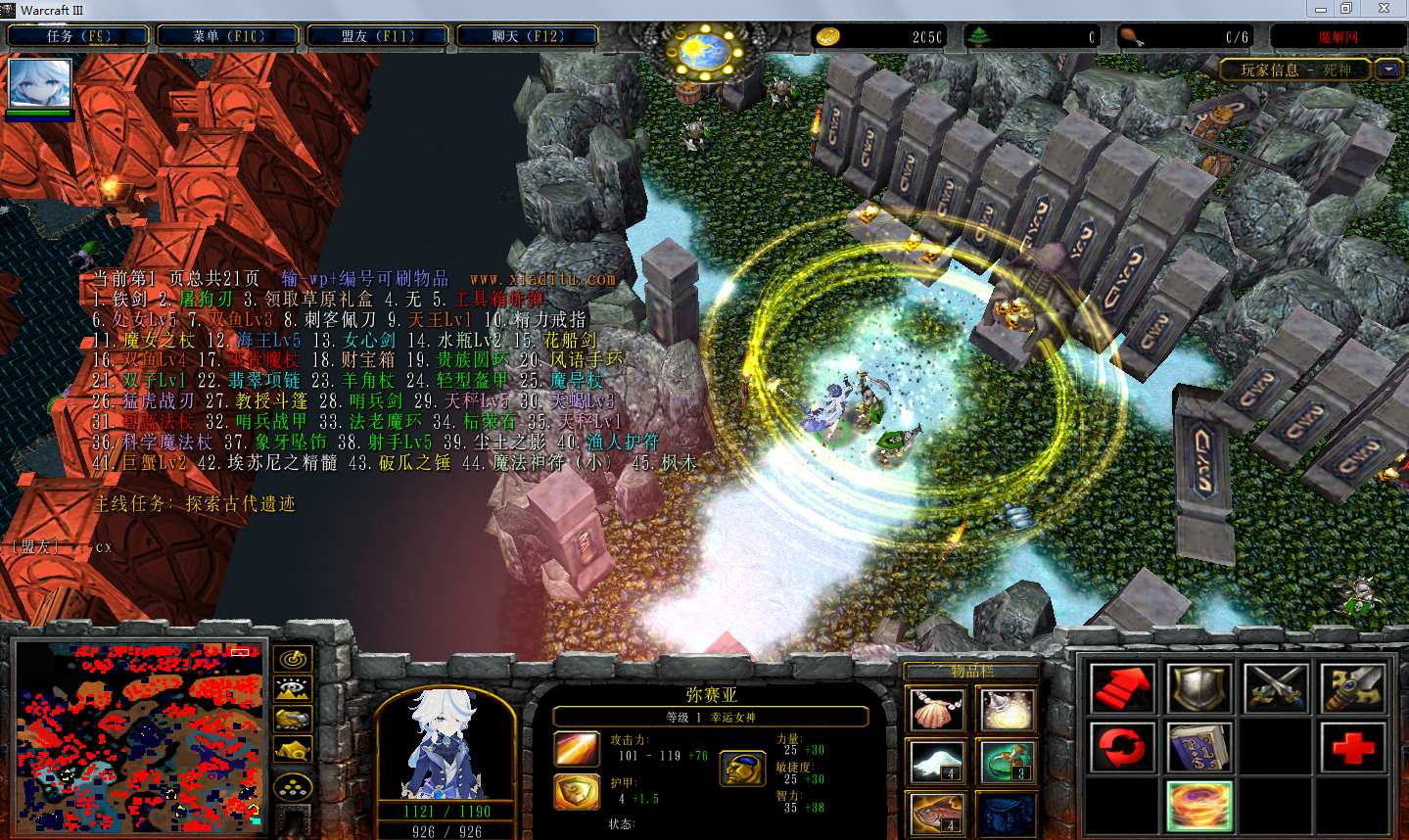Open the 任务 (F9) quests menu
Image resolution: width=1409 pixels, height=840 pixels.
(x=78, y=36)
